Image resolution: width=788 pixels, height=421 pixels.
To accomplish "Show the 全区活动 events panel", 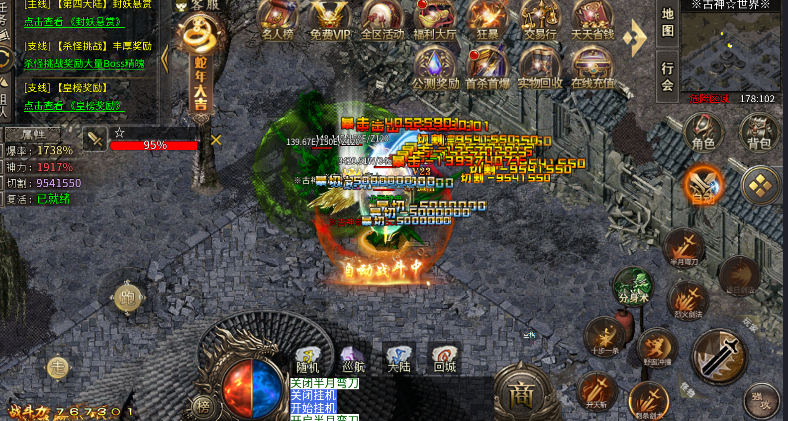I will click(382, 20).
